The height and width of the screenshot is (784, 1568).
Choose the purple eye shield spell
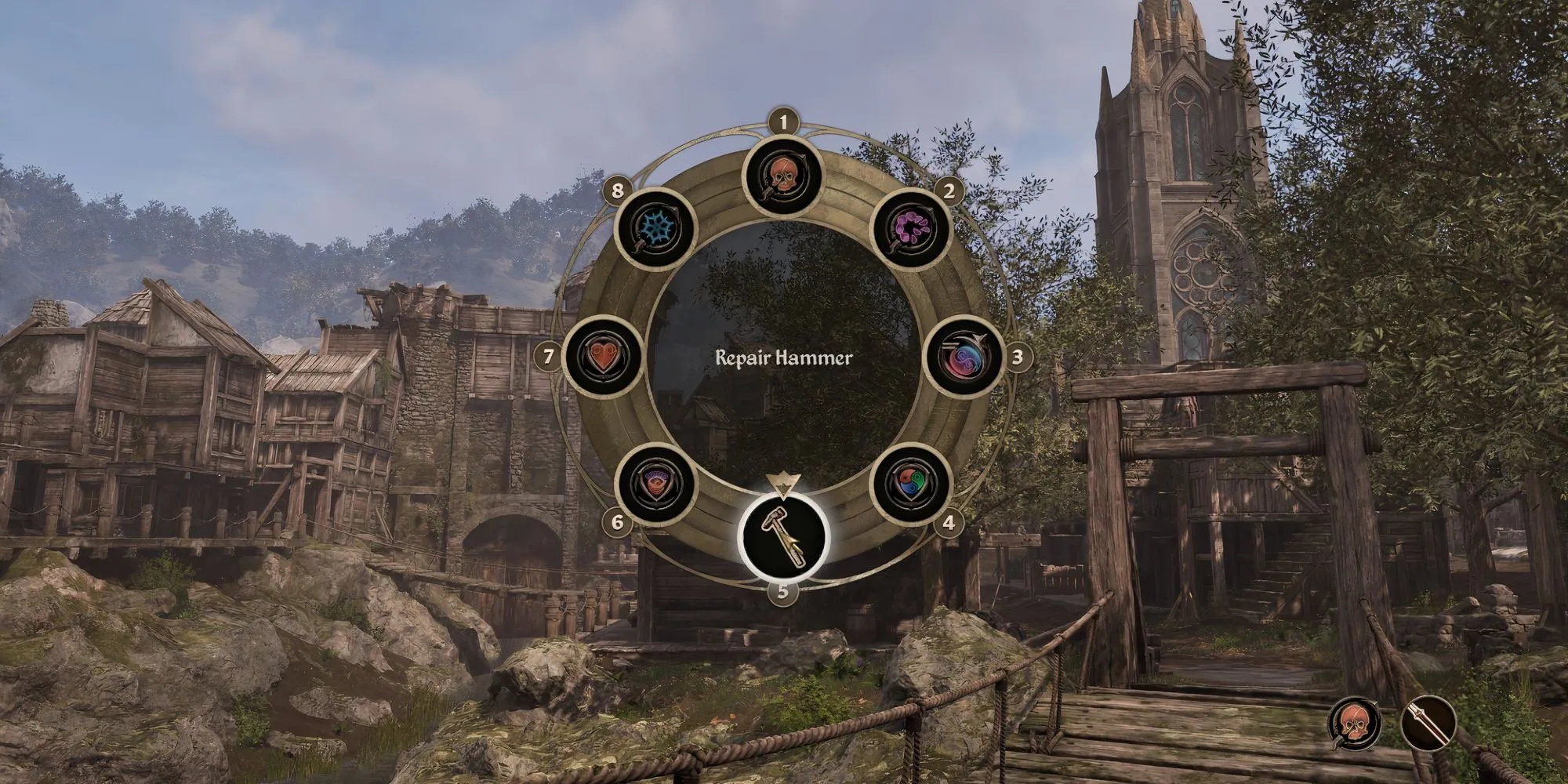pyautogui.click(x=656, y=485)
